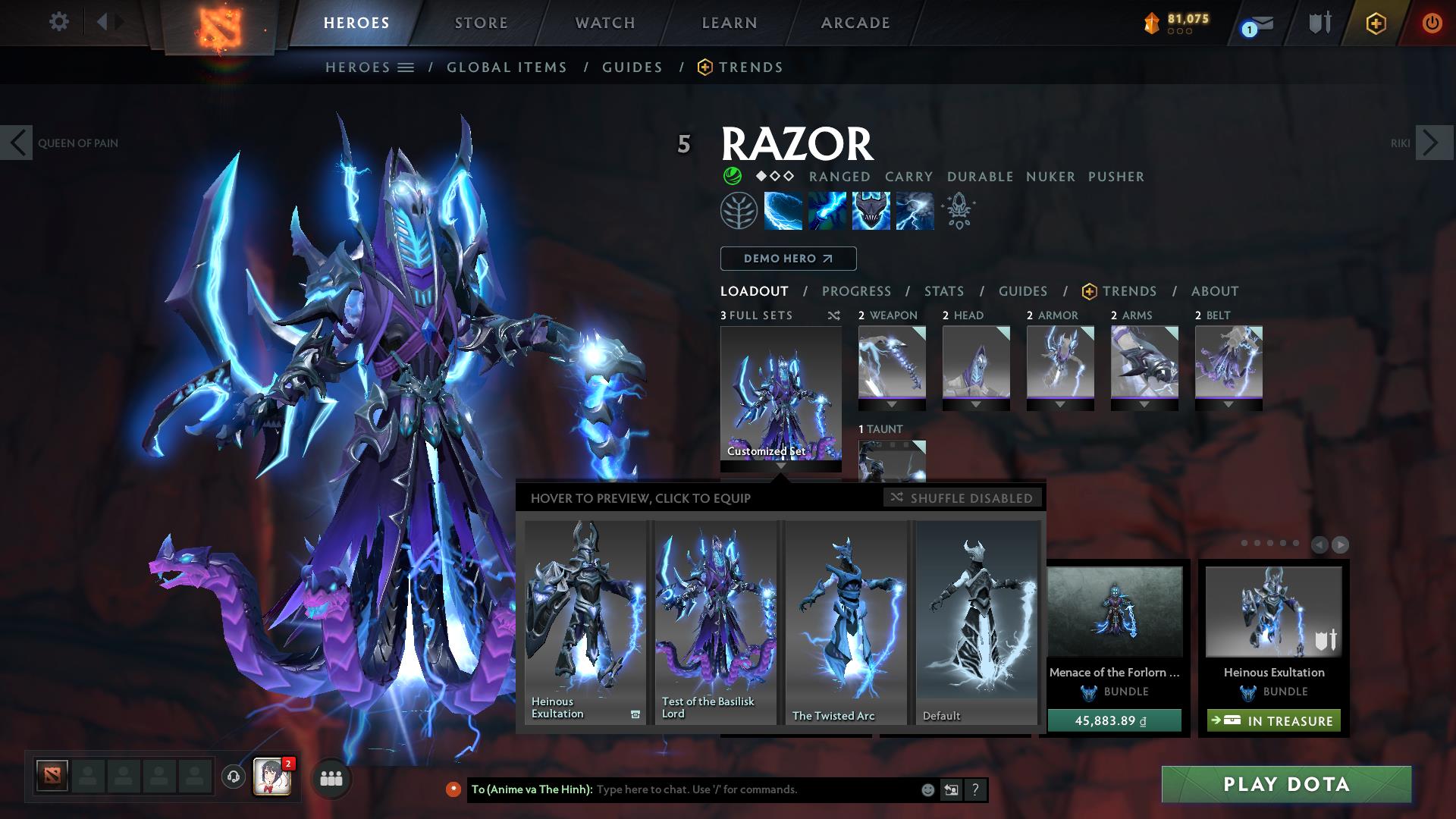This screenshot has width=1456, height=819.
Task: Expand the Head slot dropdown arrow
Action: click(976, 404)
